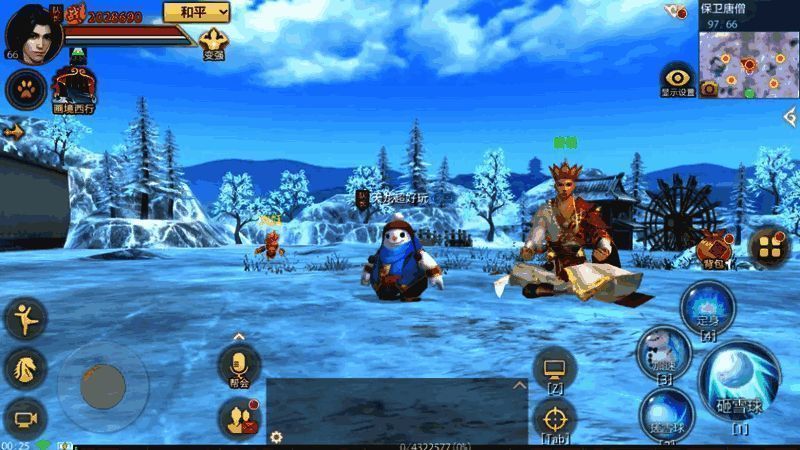Click the player character portrait
The image size is (800, 450).
coord(33,31)
